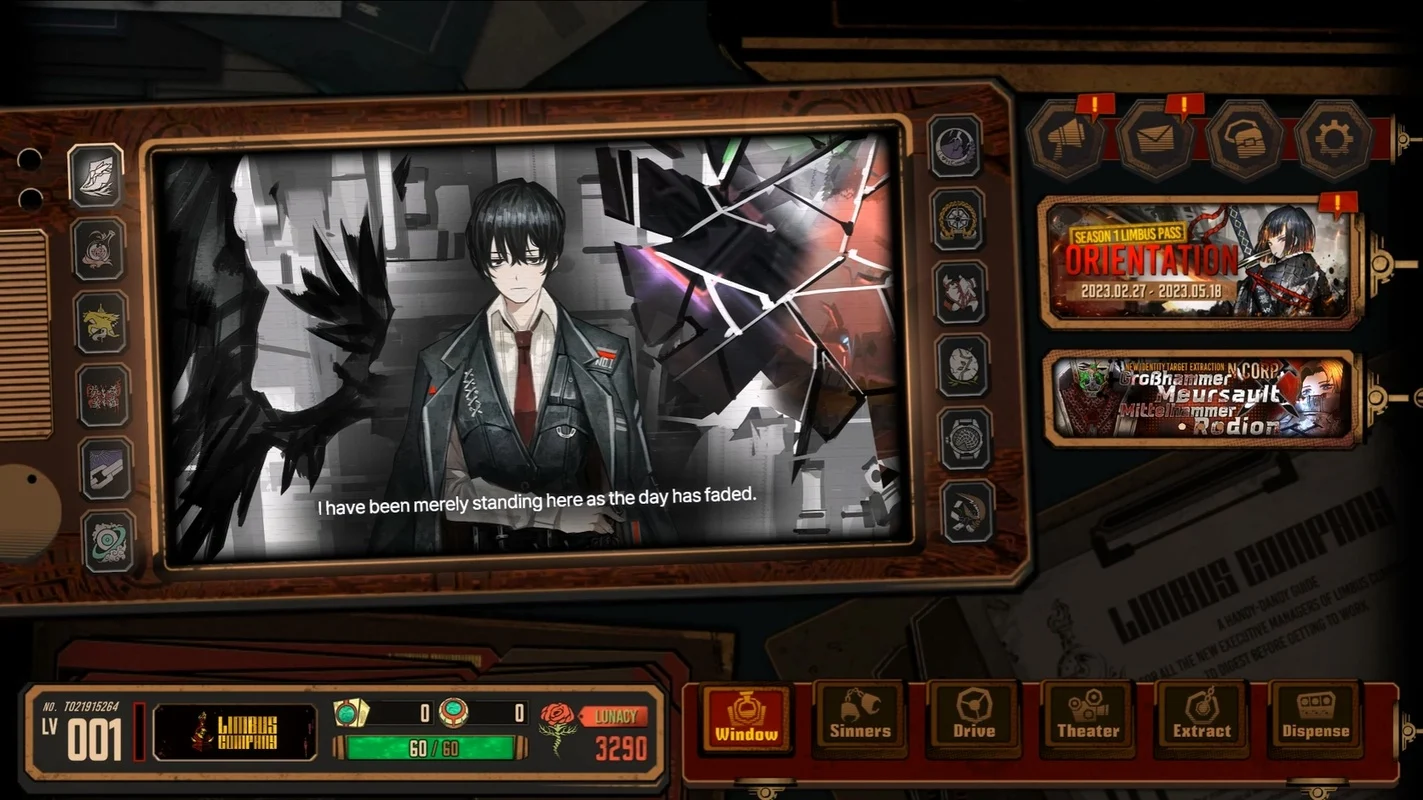
Task: Open the Window tab
Action: [746, 718]
